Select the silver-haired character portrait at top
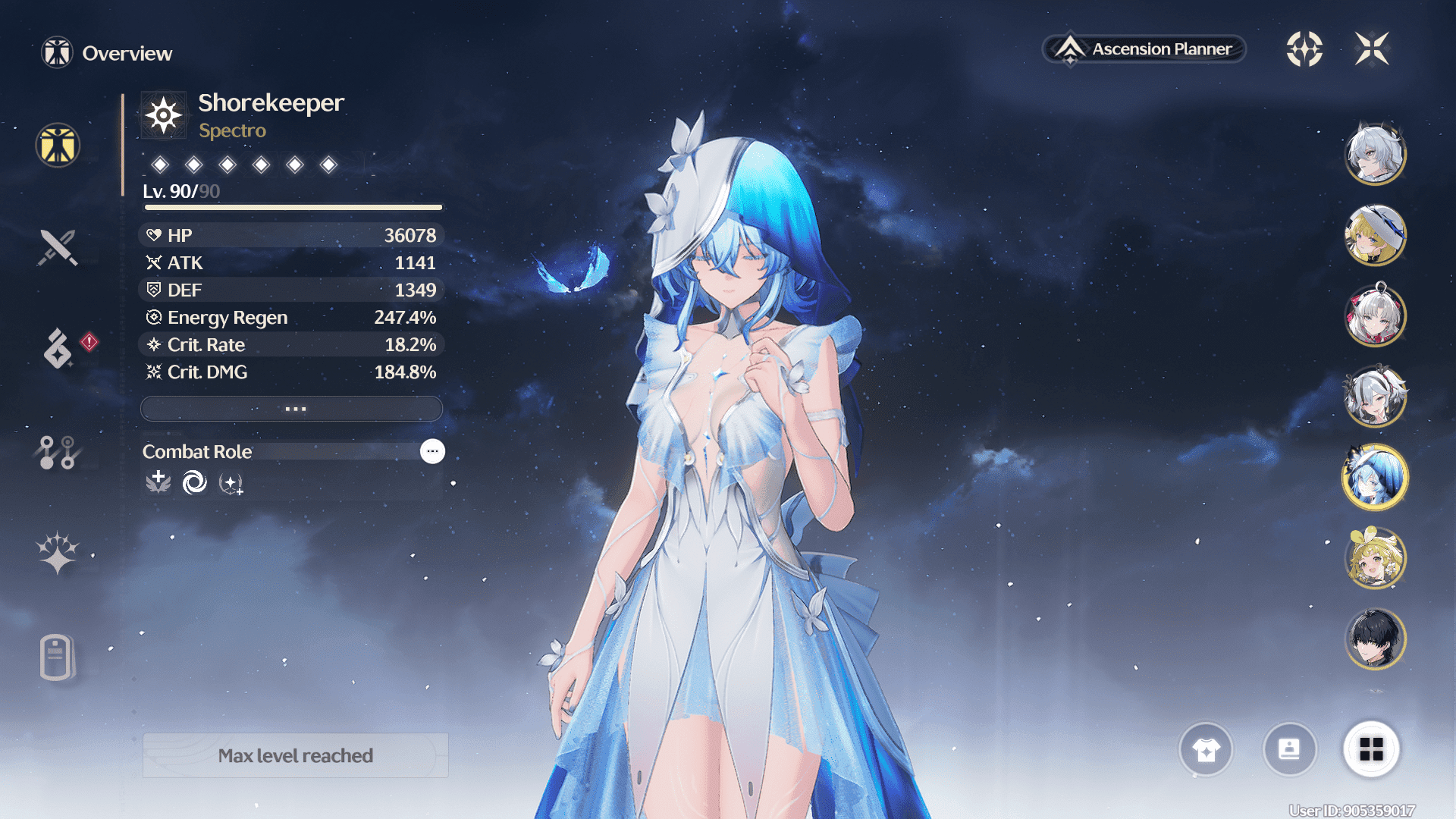The width and height of the screenshot is (1456, 819). click(1375, 153)
